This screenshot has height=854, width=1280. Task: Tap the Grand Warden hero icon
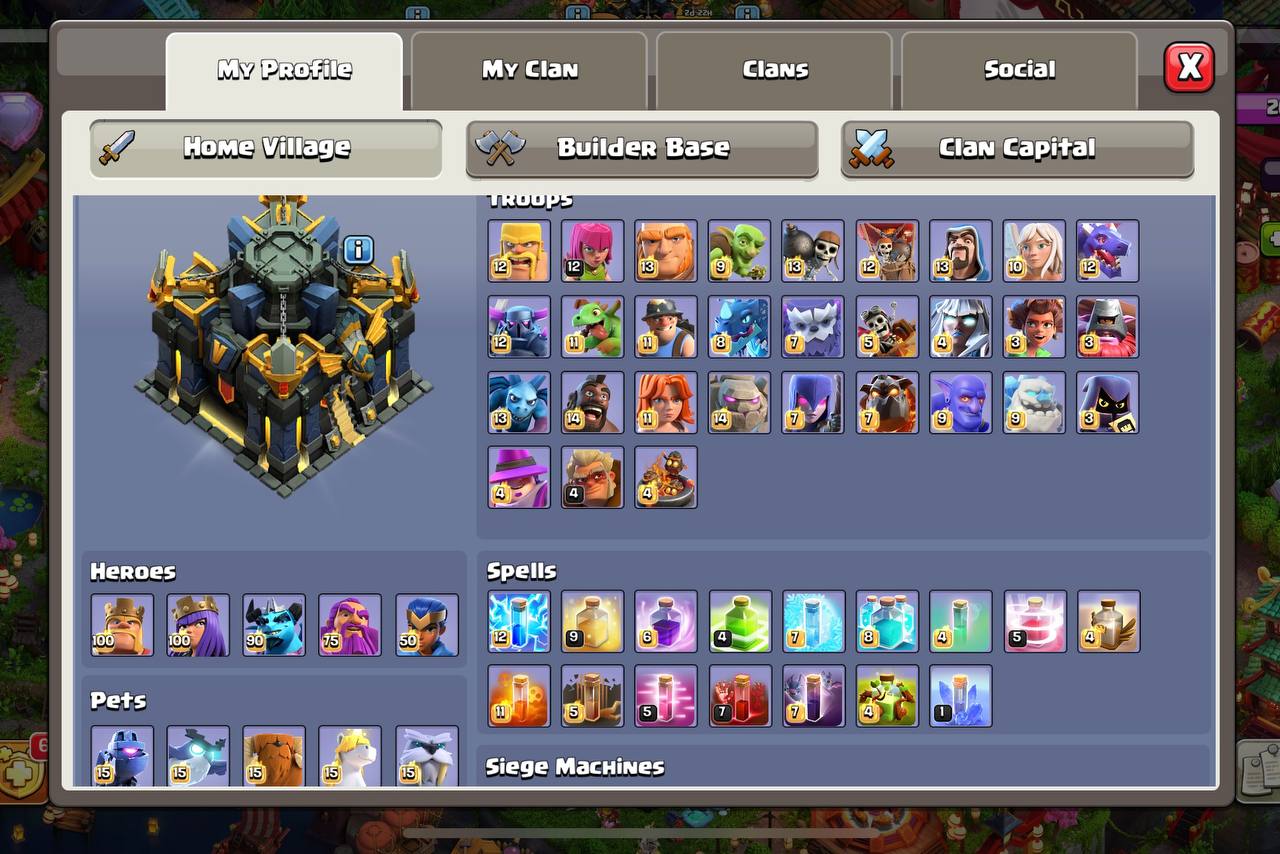click(x=350, y=625)
